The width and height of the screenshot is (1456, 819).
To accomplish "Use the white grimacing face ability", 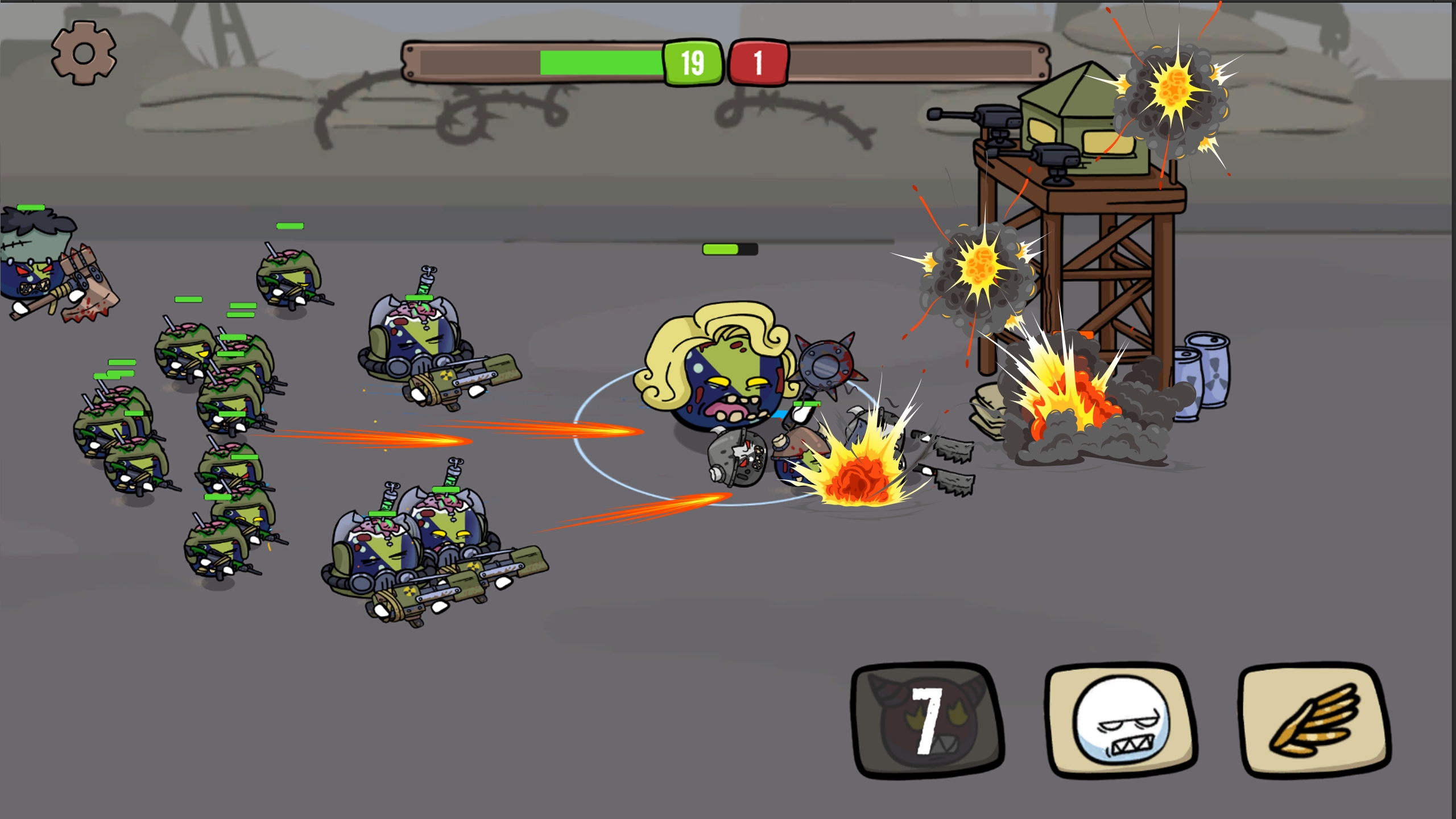I will [1120, 720].
